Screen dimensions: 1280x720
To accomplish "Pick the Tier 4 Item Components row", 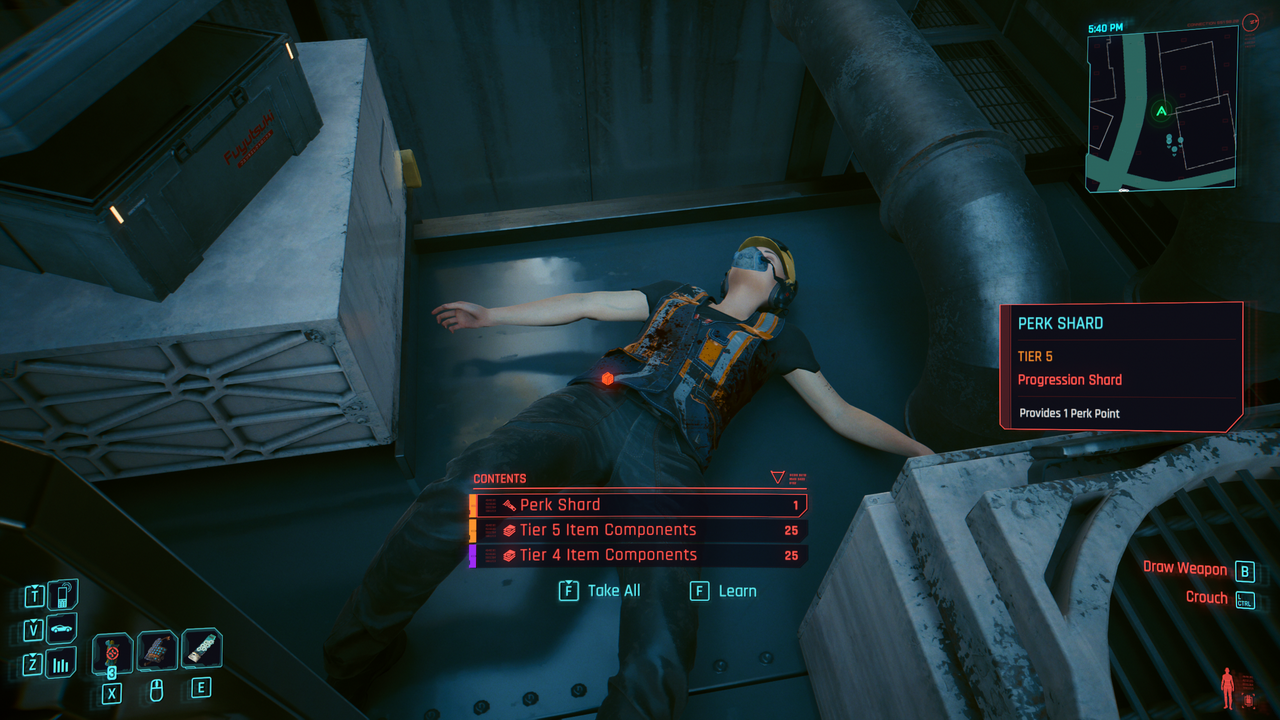I will click(640, 555).
